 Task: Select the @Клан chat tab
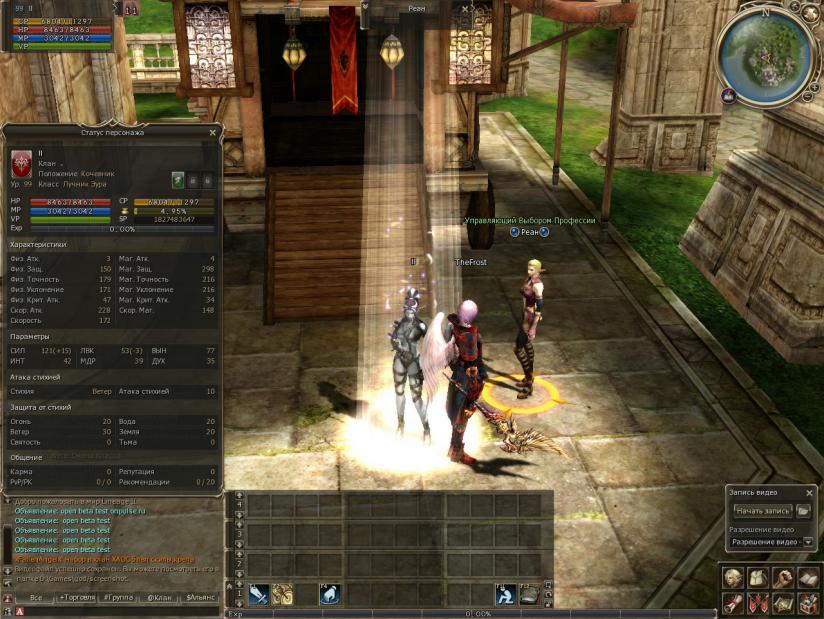[x=160, y=597]
